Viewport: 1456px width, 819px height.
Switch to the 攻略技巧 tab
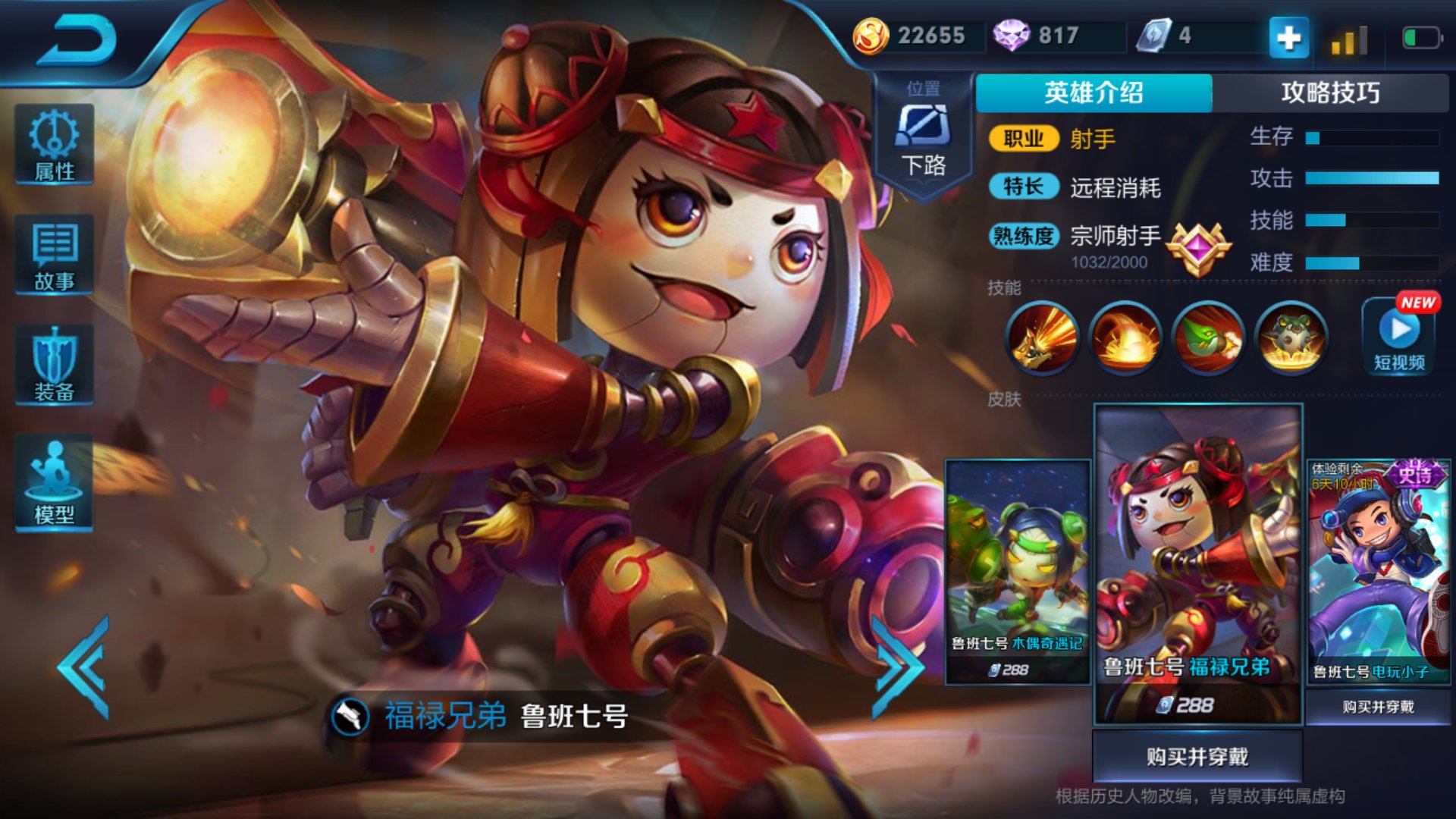(1330, 93)
